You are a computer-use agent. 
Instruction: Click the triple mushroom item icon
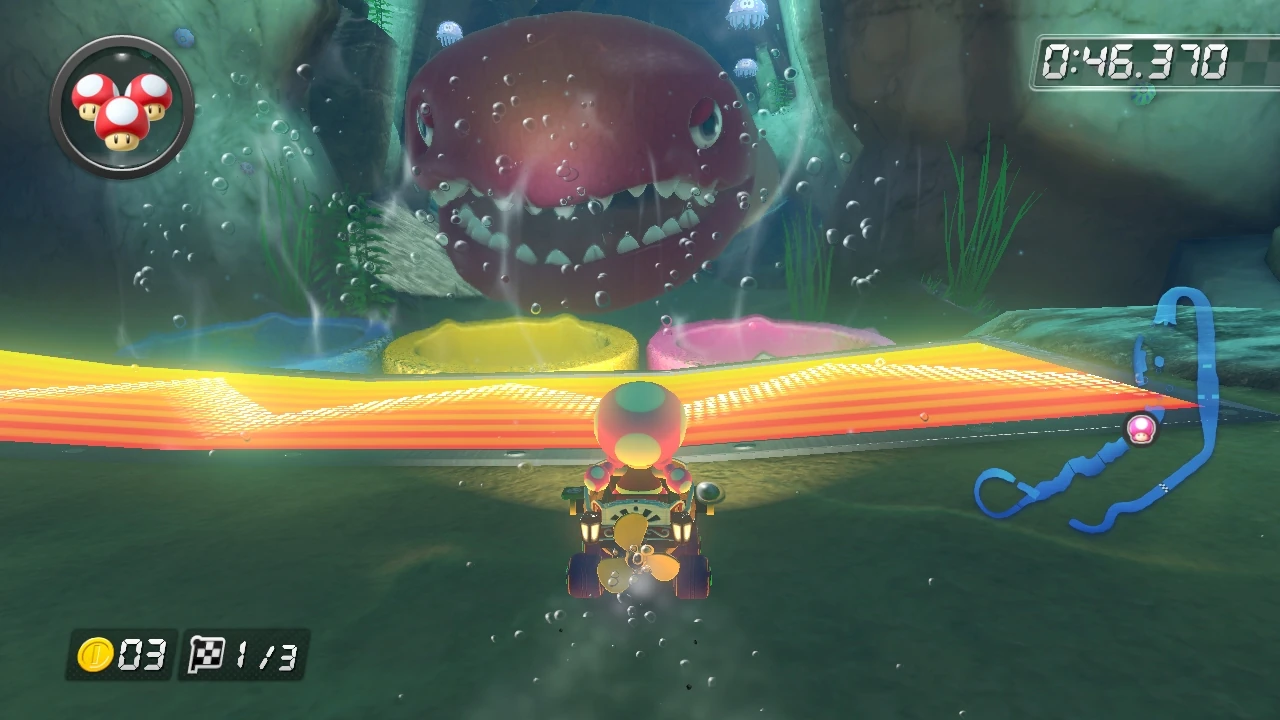[122, 107]
